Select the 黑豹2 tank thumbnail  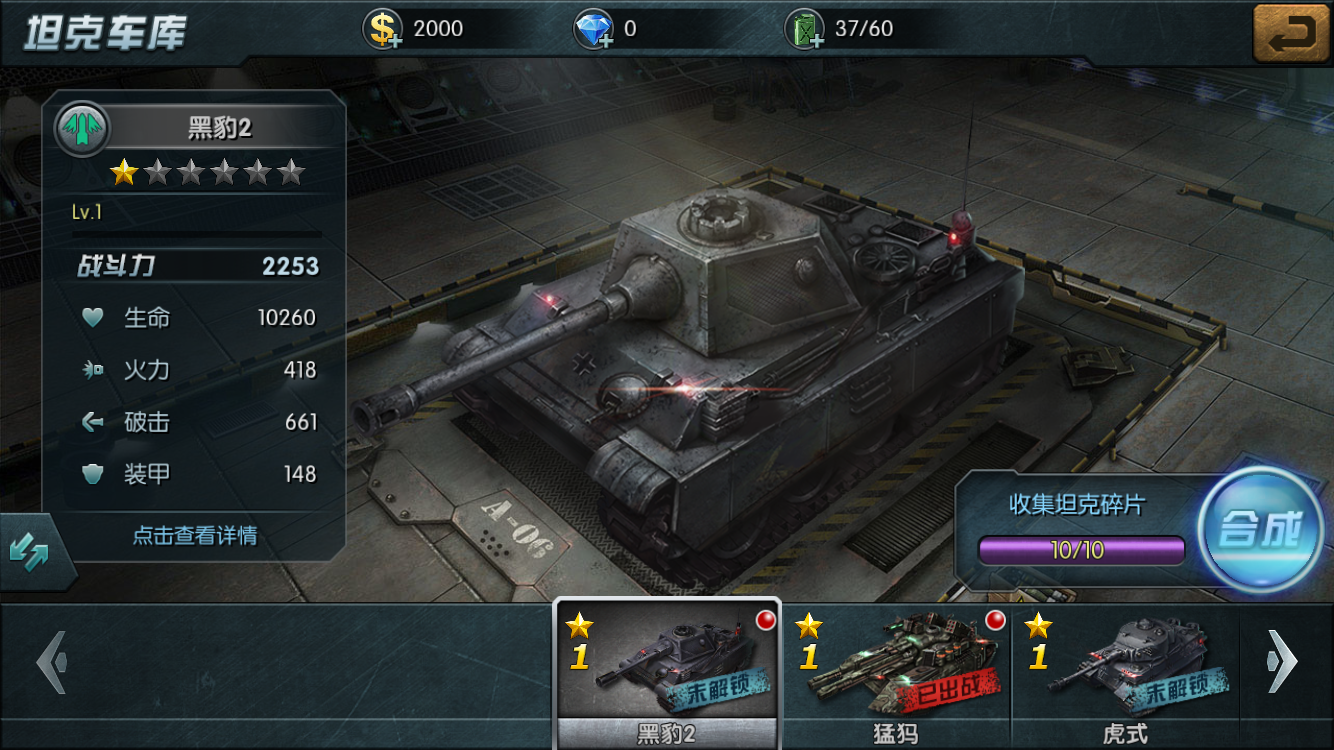tap(667, 663)
